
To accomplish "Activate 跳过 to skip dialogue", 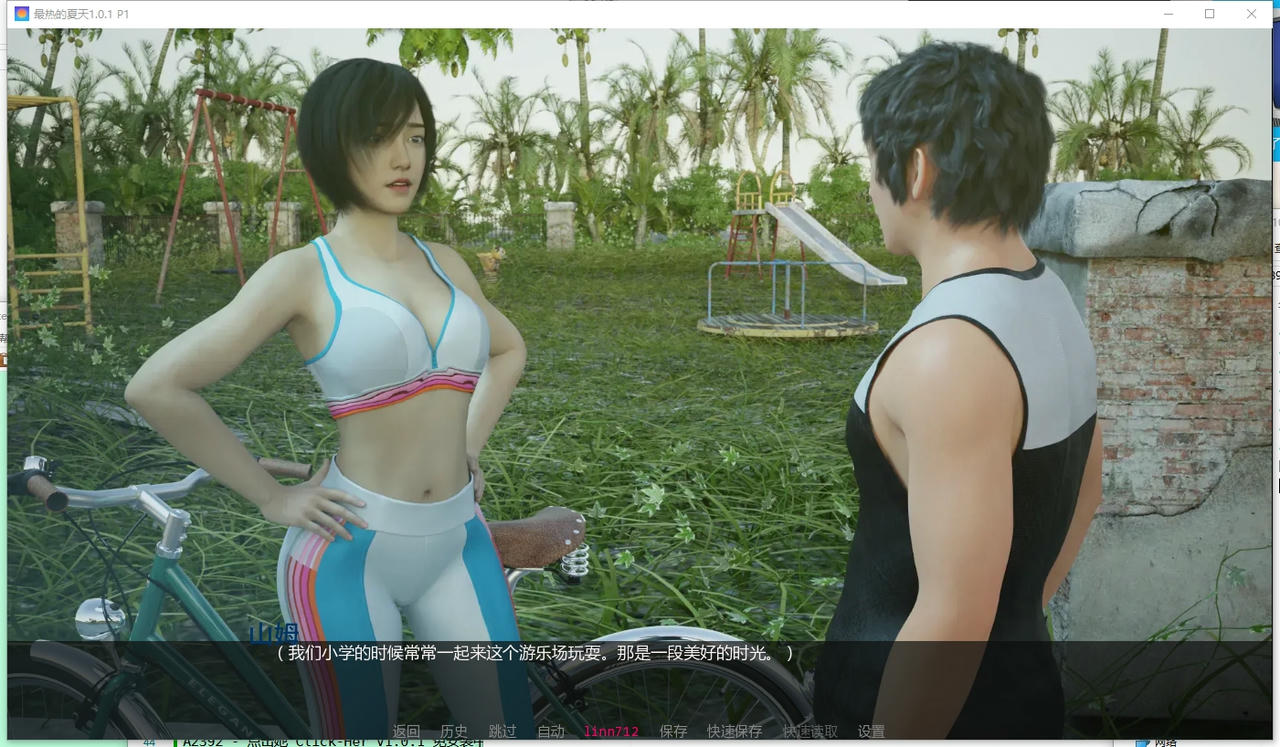I will click(x=500, y=731).
